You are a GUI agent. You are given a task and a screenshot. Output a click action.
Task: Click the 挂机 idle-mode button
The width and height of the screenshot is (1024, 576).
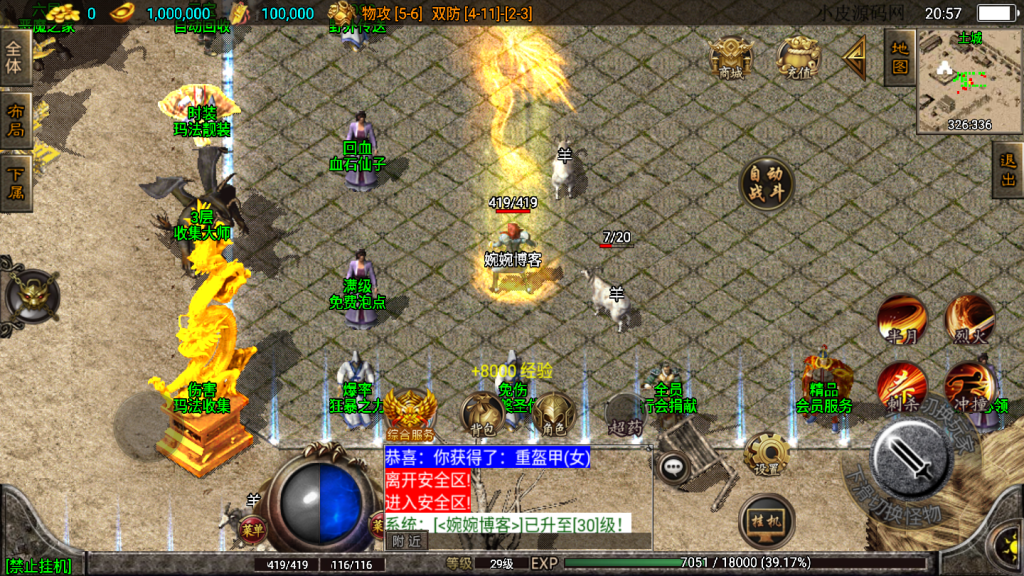[x=767, y=520]
